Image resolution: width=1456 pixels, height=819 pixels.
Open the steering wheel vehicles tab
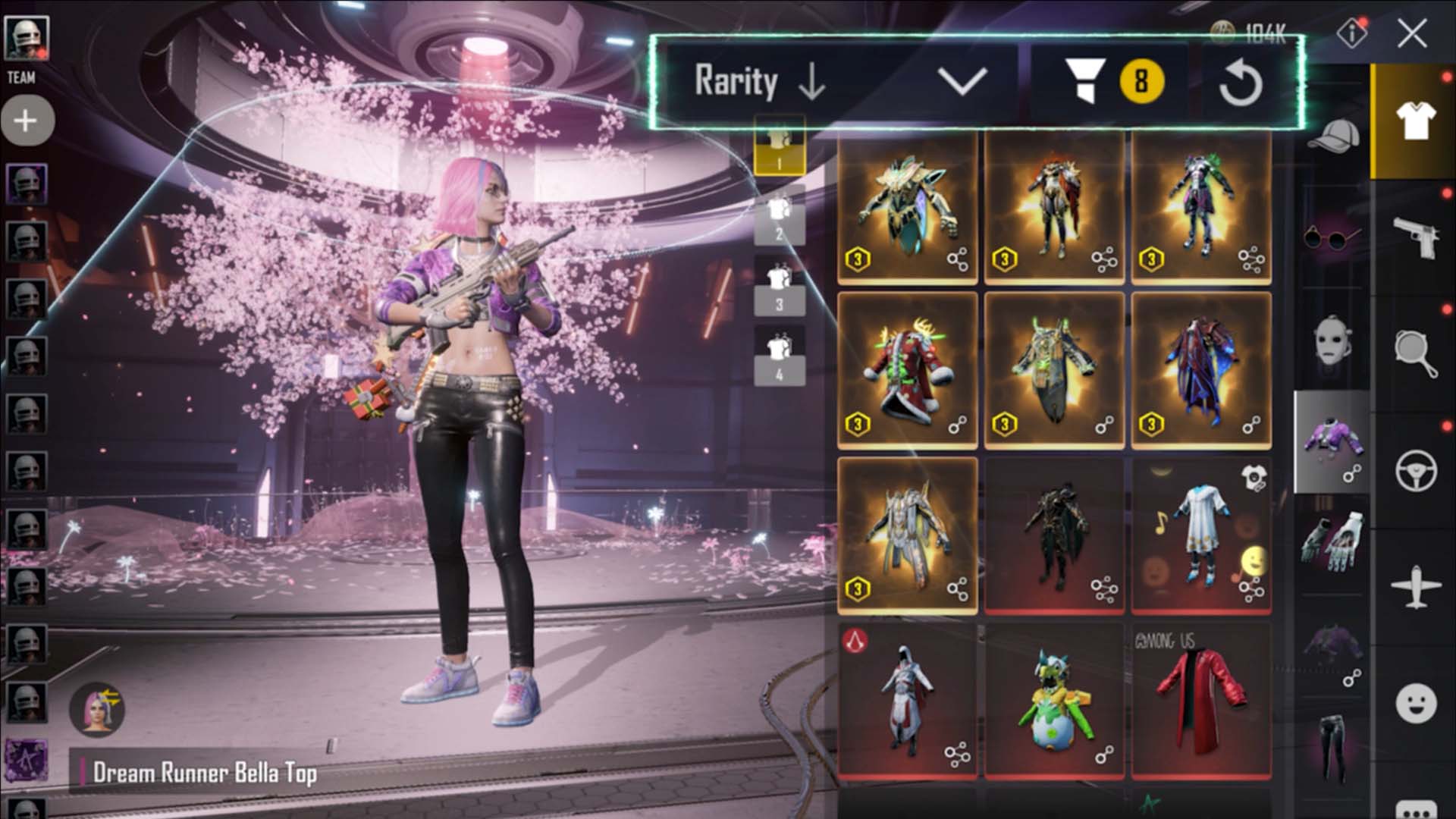1415,470
